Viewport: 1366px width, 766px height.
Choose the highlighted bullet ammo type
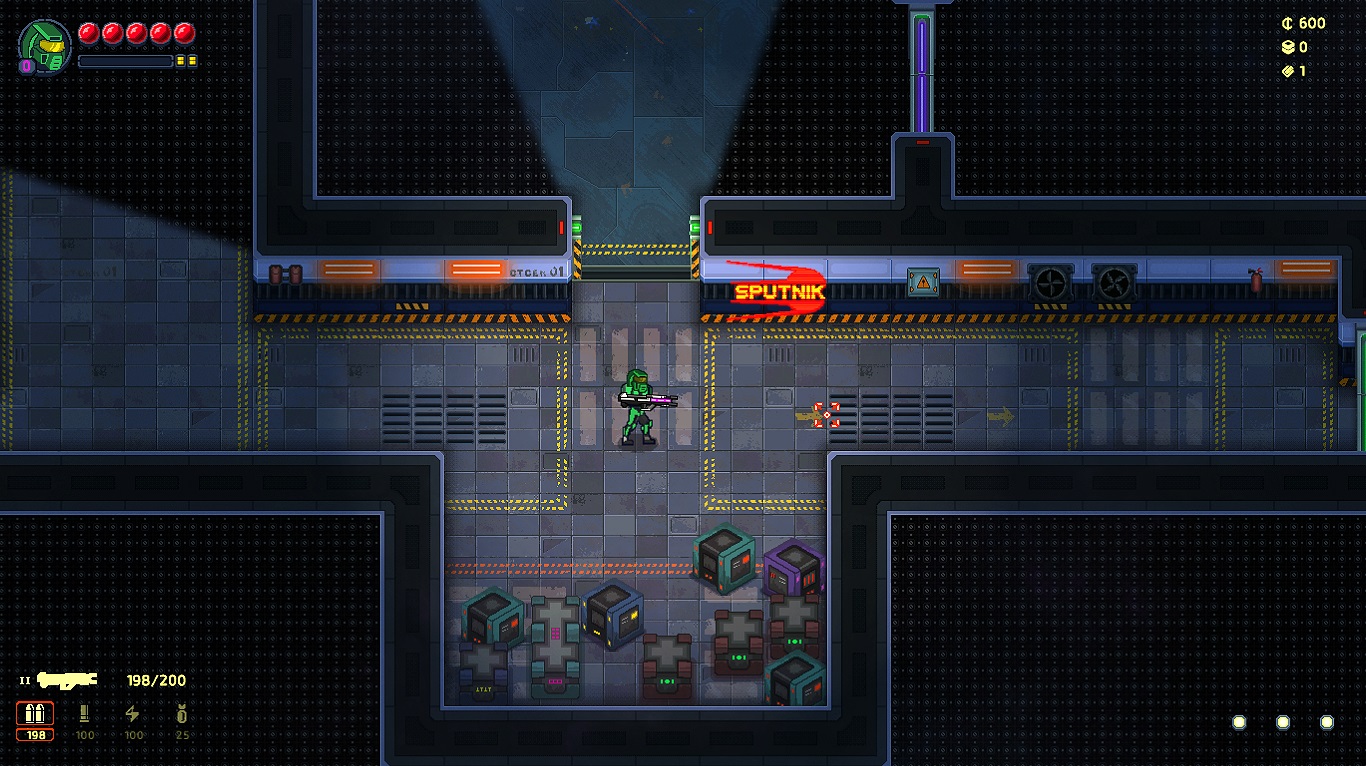pyautogui.click(x=35, y=714)
